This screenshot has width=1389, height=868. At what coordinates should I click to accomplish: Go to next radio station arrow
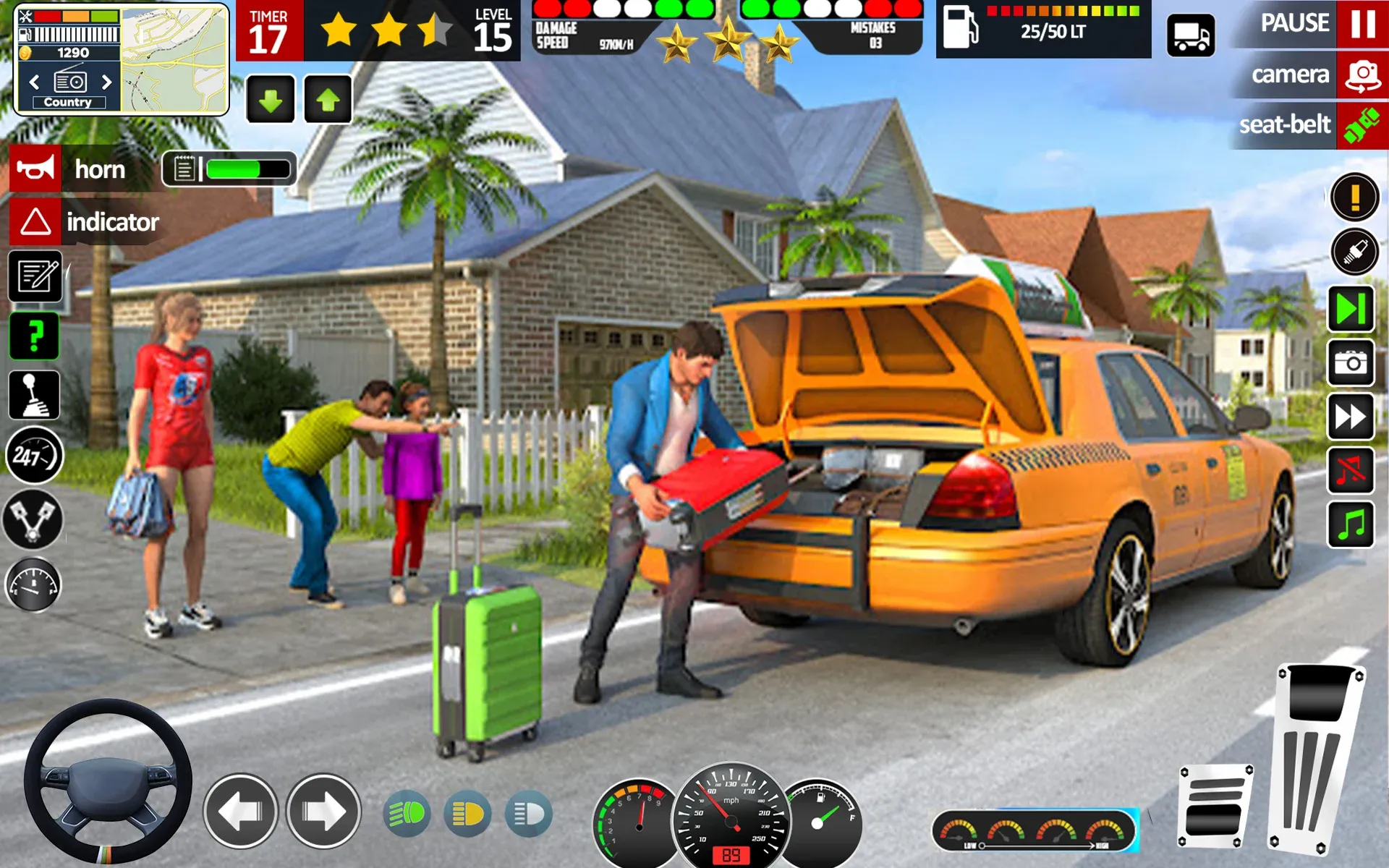pyautogui.click(x=108, y=82)
